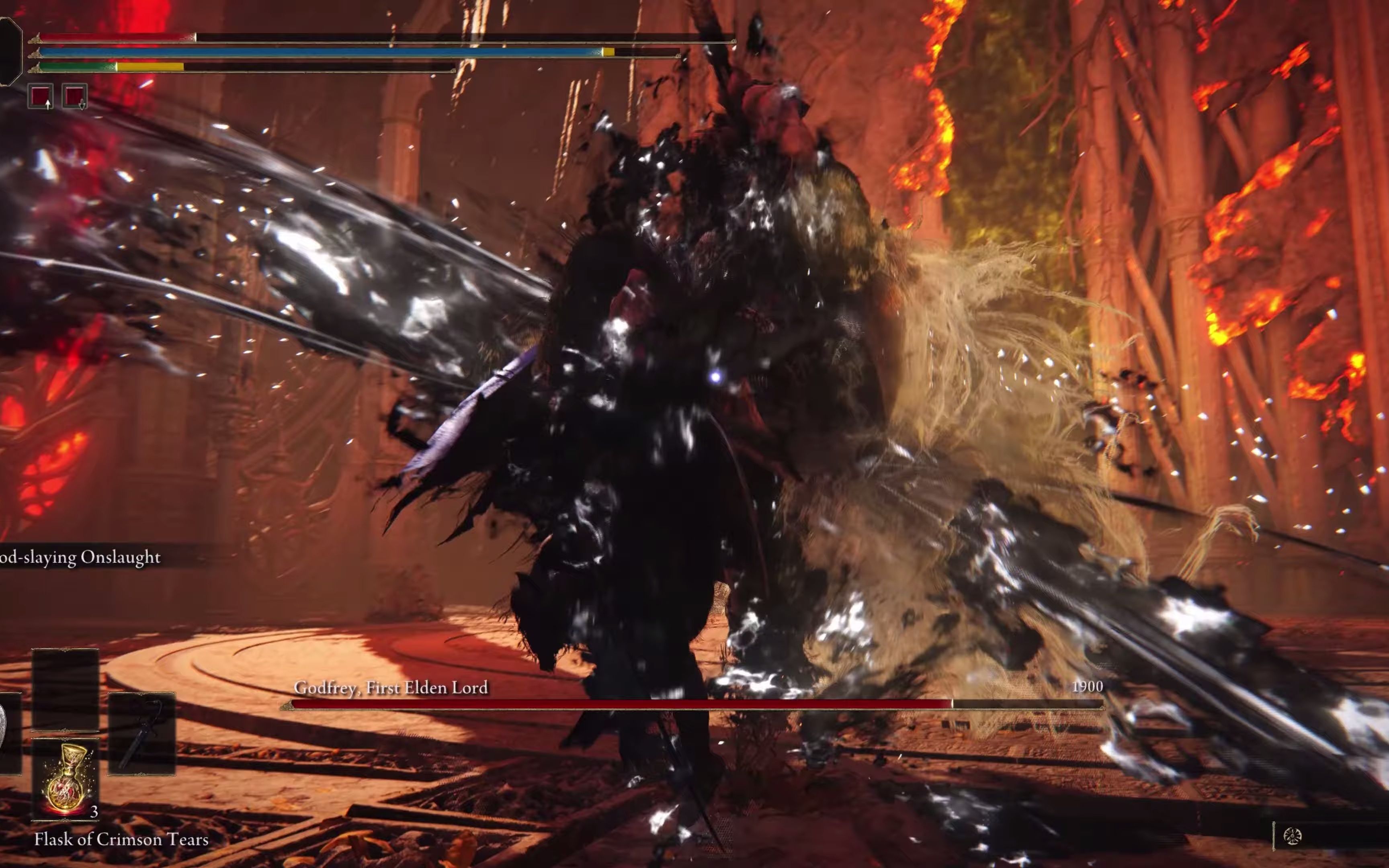
Task: Click the red debuff icon with down arrow
Action: [75, 96]
